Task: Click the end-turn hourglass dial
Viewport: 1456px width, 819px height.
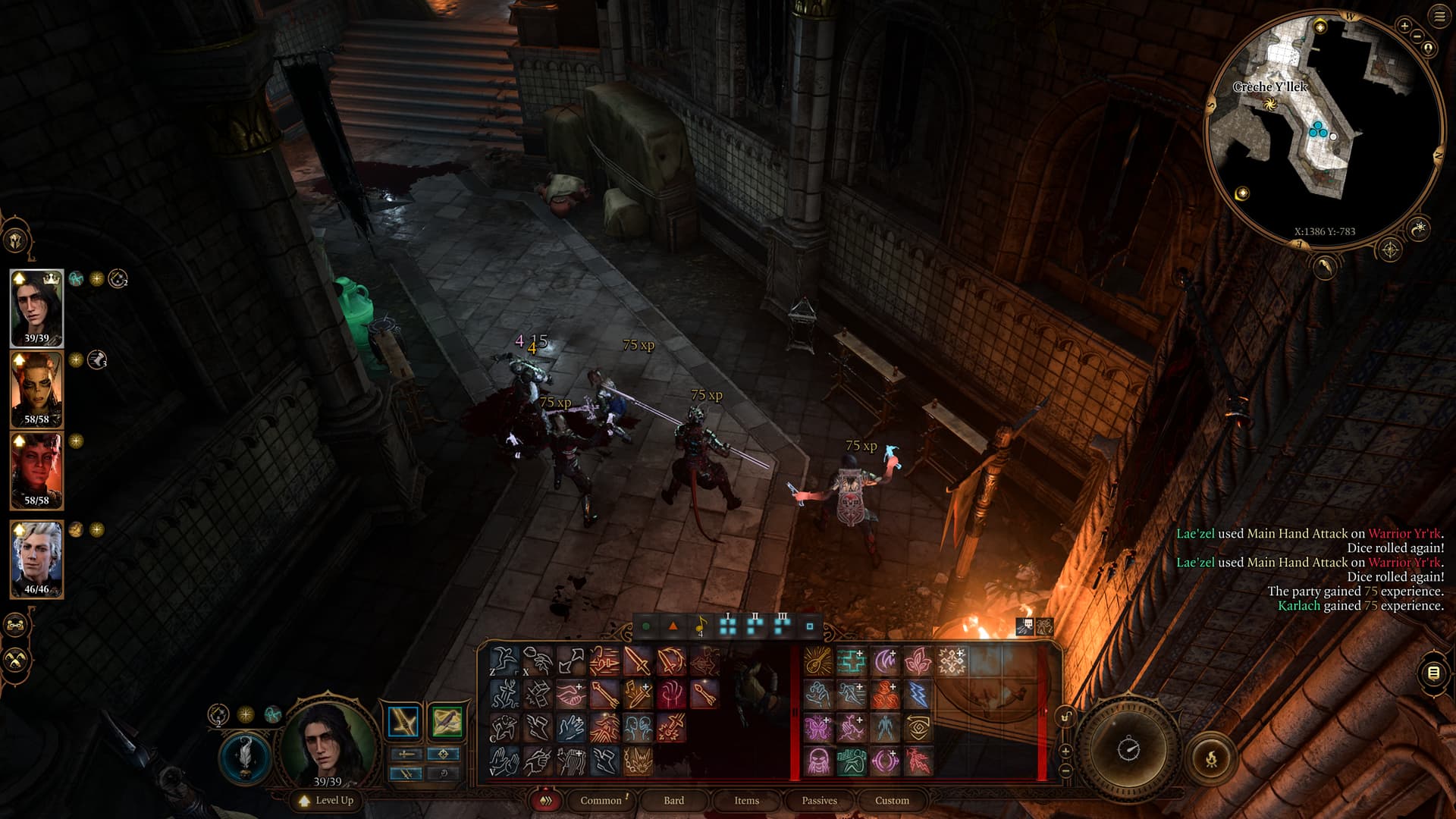Action: pyautogui.click(x=1128, y=749)
